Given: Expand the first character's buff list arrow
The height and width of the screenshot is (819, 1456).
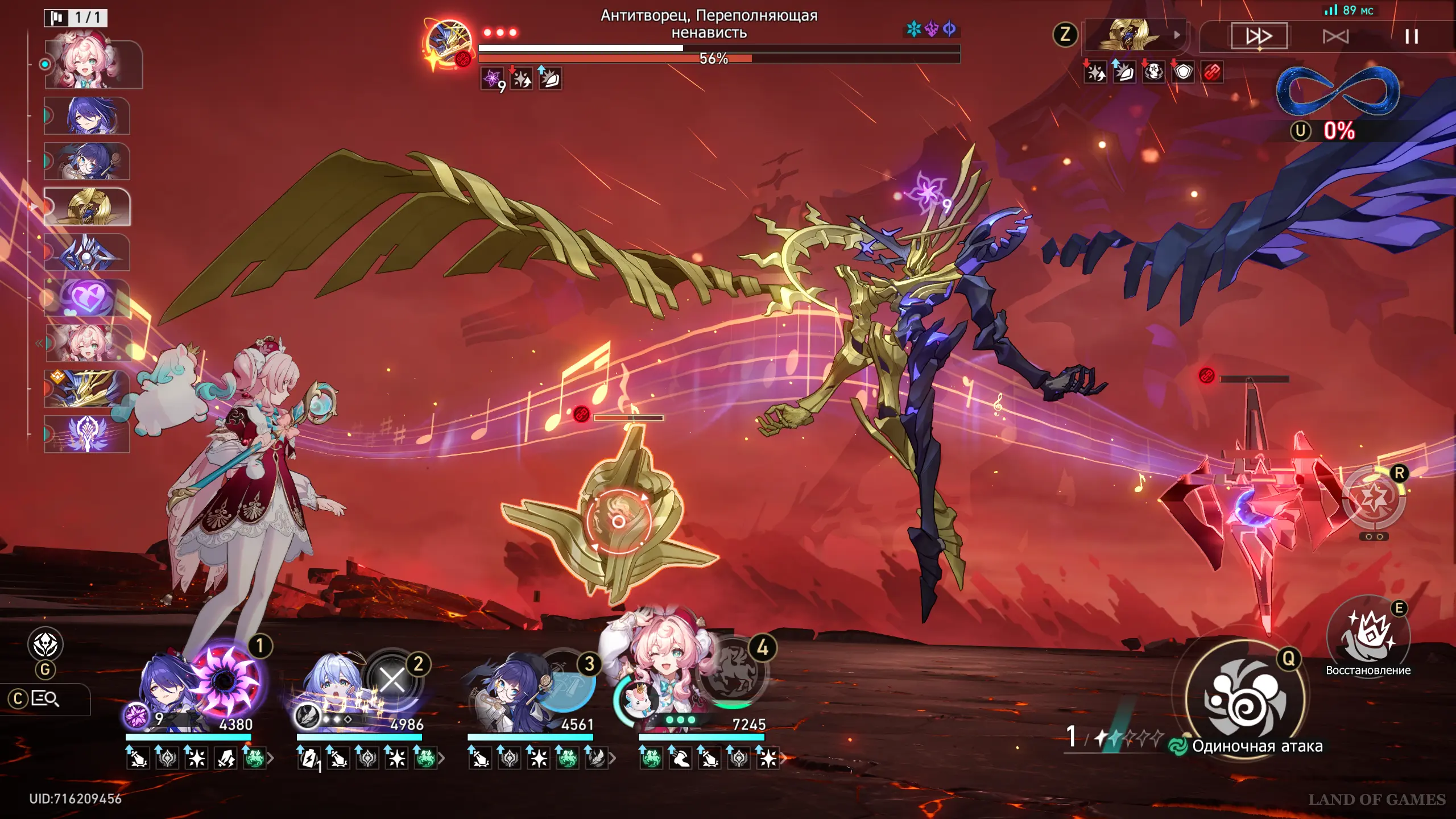Looking at the screenshot, I should (271, 758).
